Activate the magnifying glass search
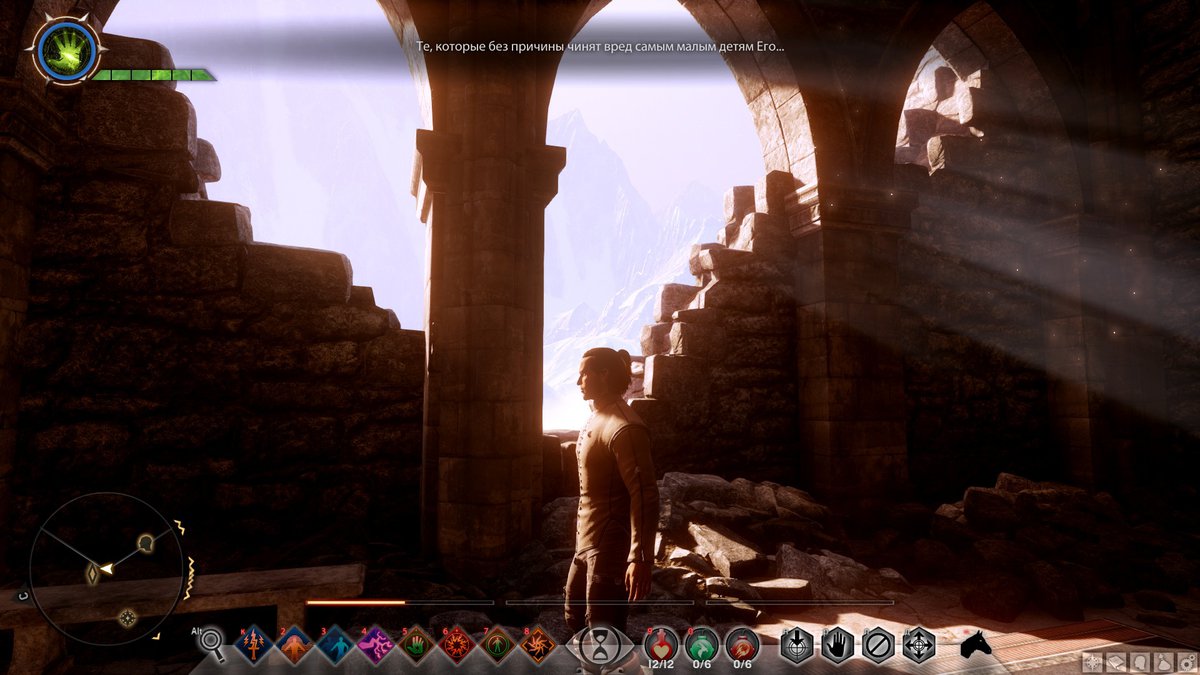 click(x=211, y=645)
